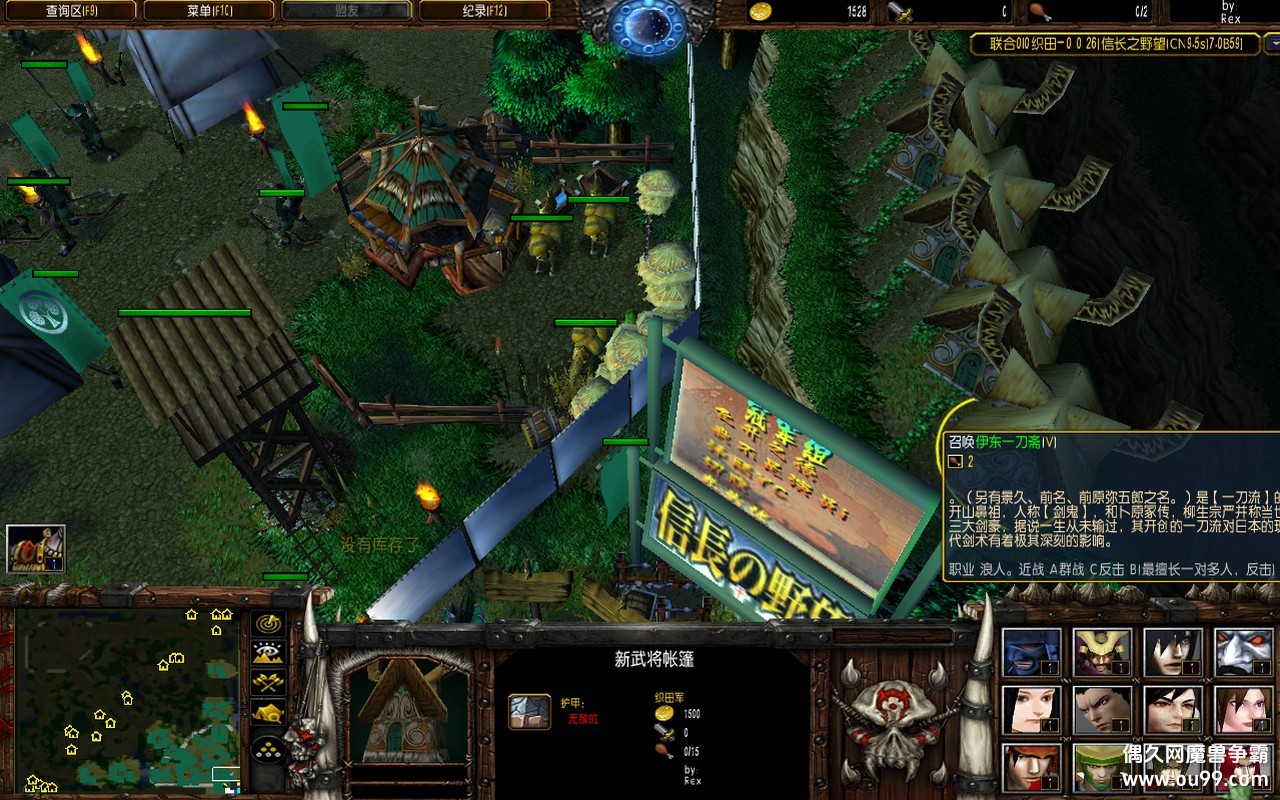Toggle minimap terrain display (eye icon)

[268, 652]
